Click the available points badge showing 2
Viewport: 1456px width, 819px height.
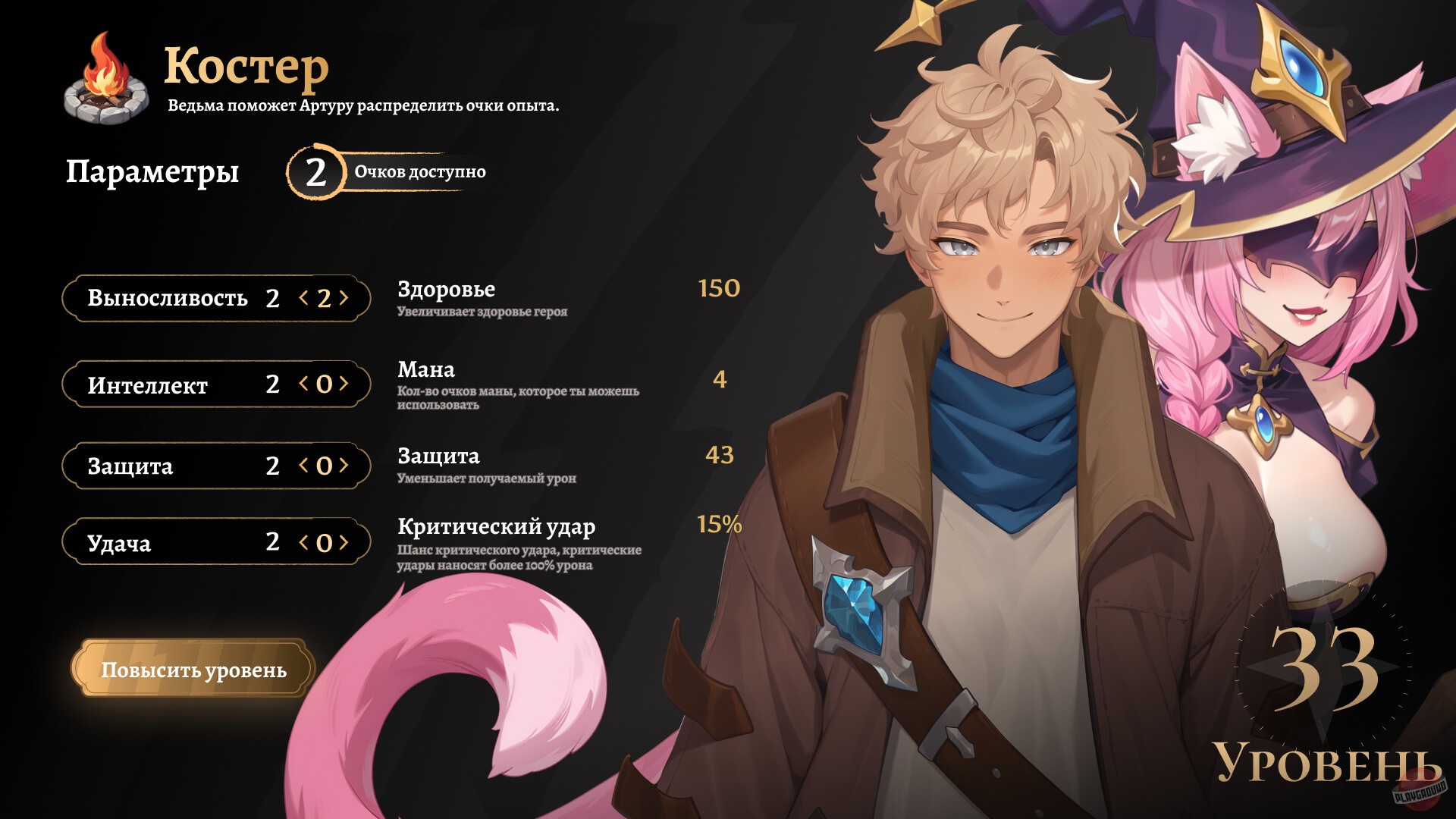[316, 171]
